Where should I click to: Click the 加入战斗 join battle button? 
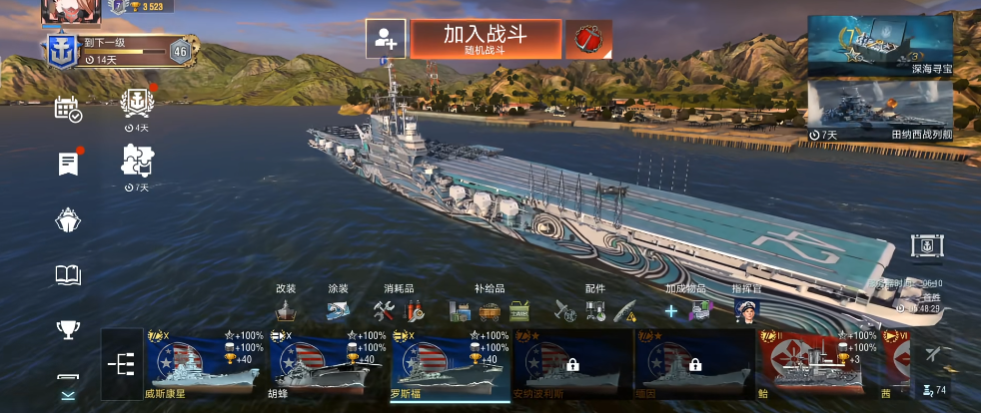(485, 39)
